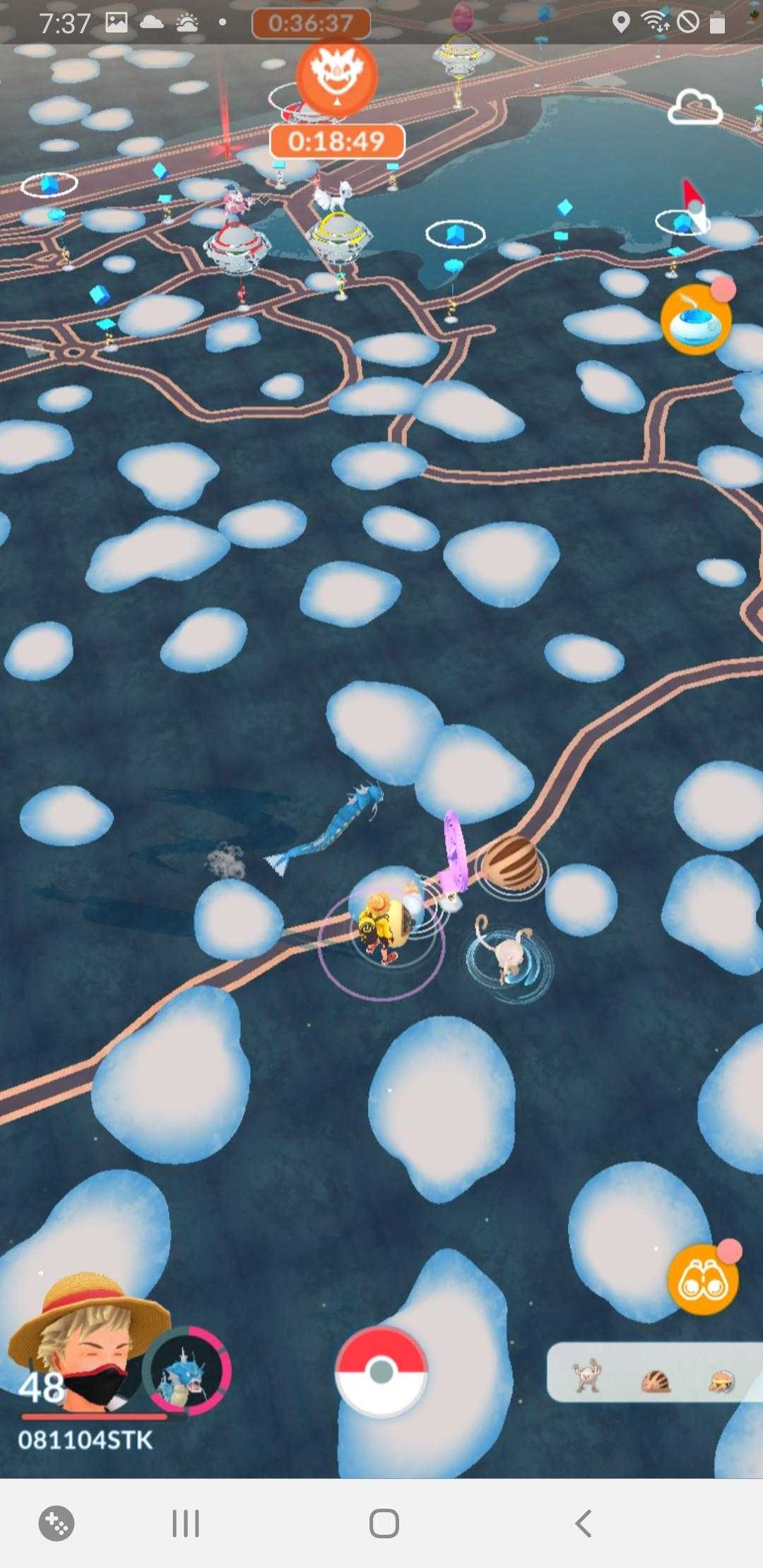Viewport: 763px width, 1568px height.
Task: Open the orange raid boss notification badge
Action: (x=336, y=76)
